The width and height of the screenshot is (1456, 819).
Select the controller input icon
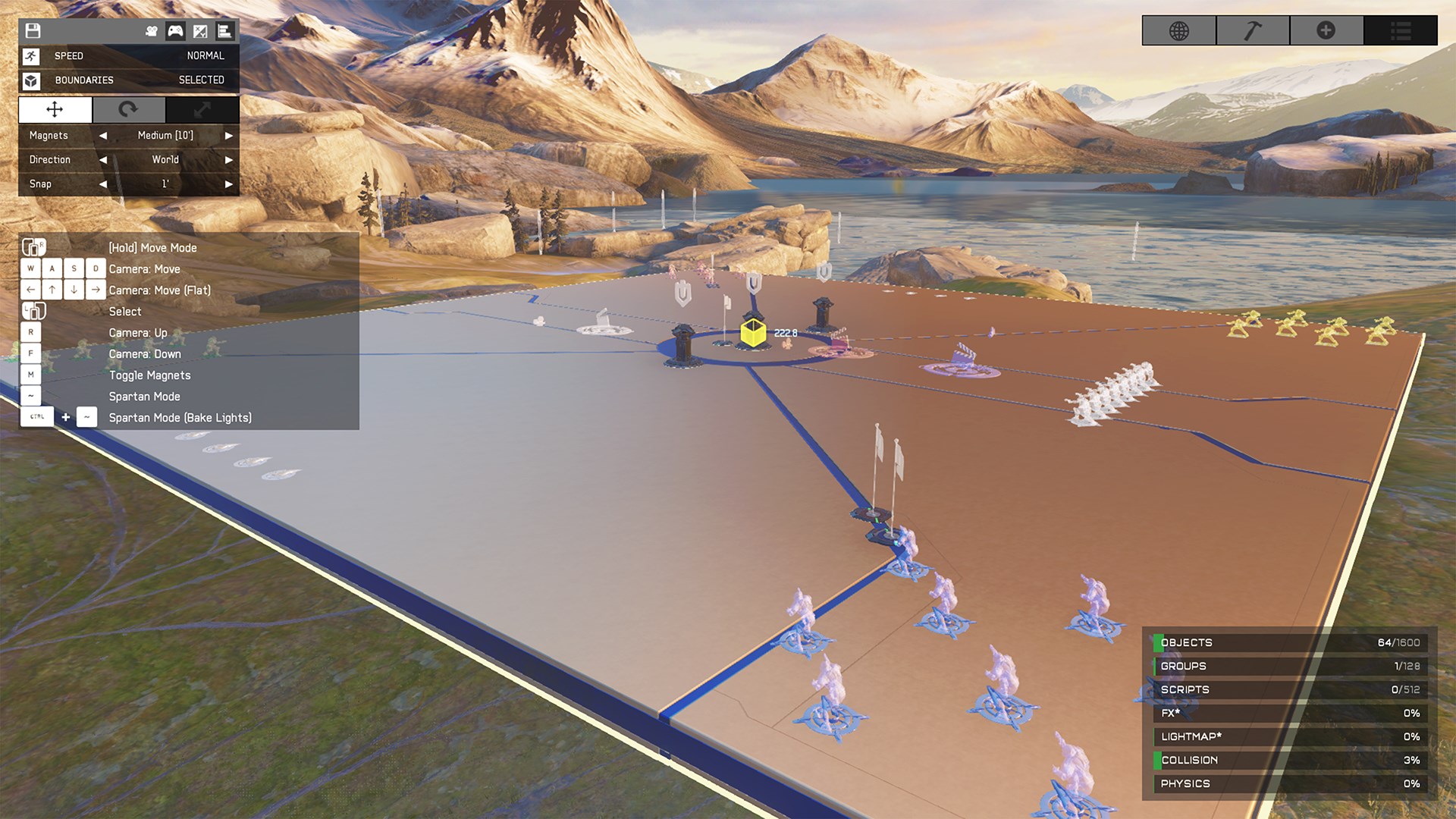pos(176,31)
